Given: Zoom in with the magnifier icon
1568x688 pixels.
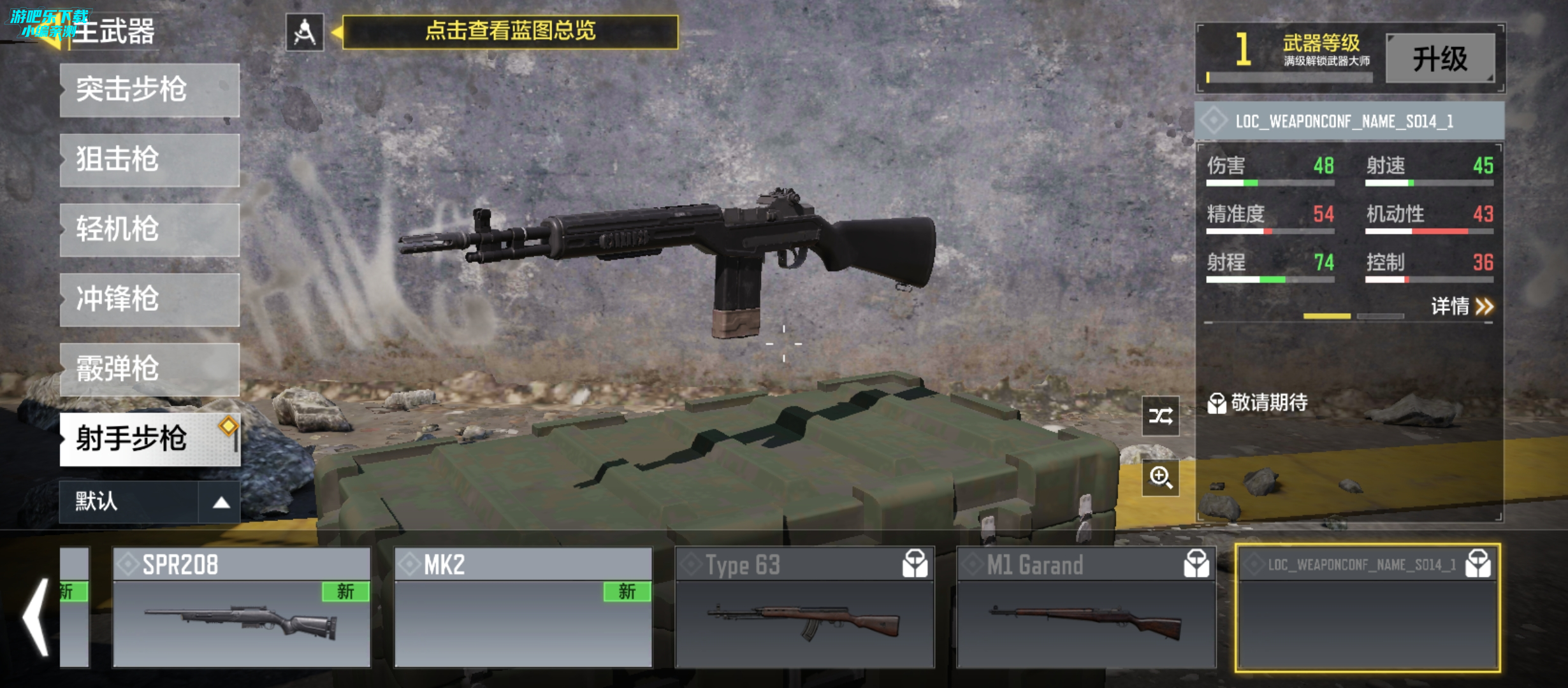Looking at the screenshot, I should click(1160, 477).
